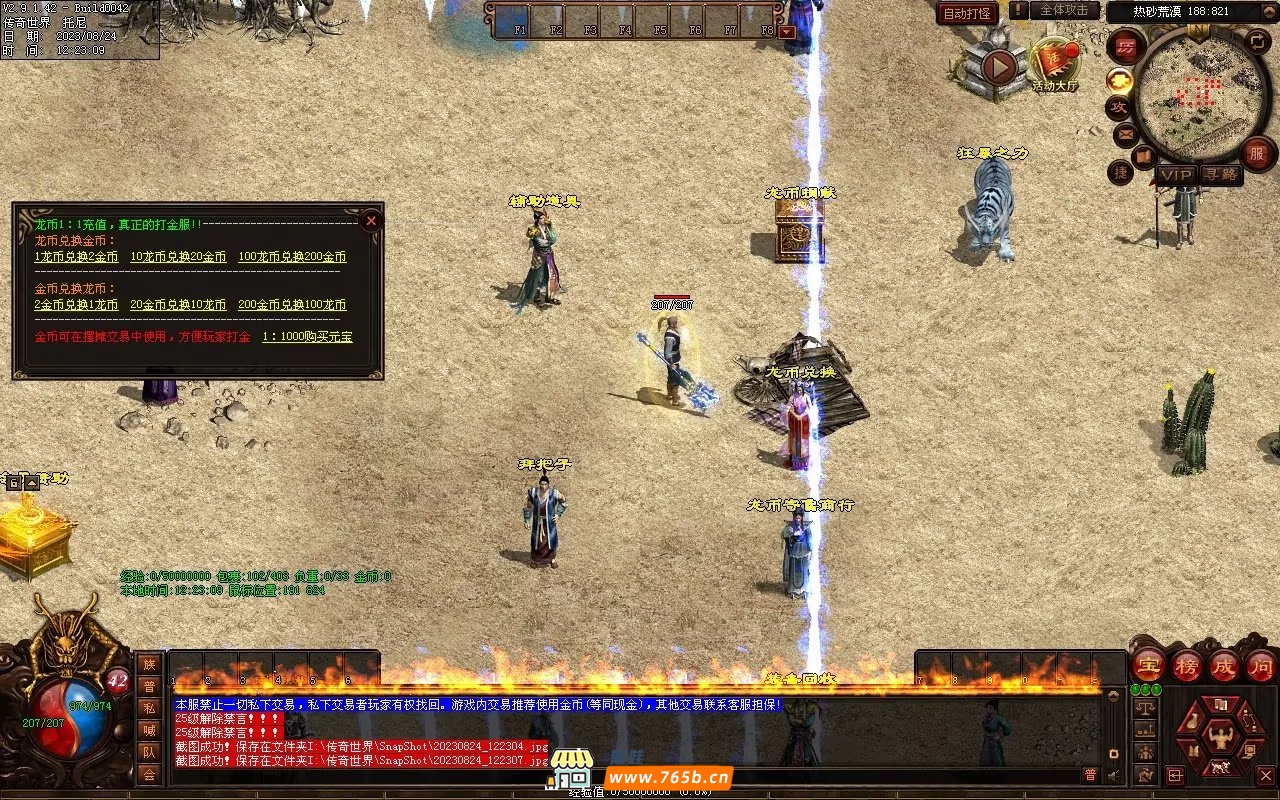
Task: Open the 活动大厅 event hall icon
Action: click(1055, 64)
